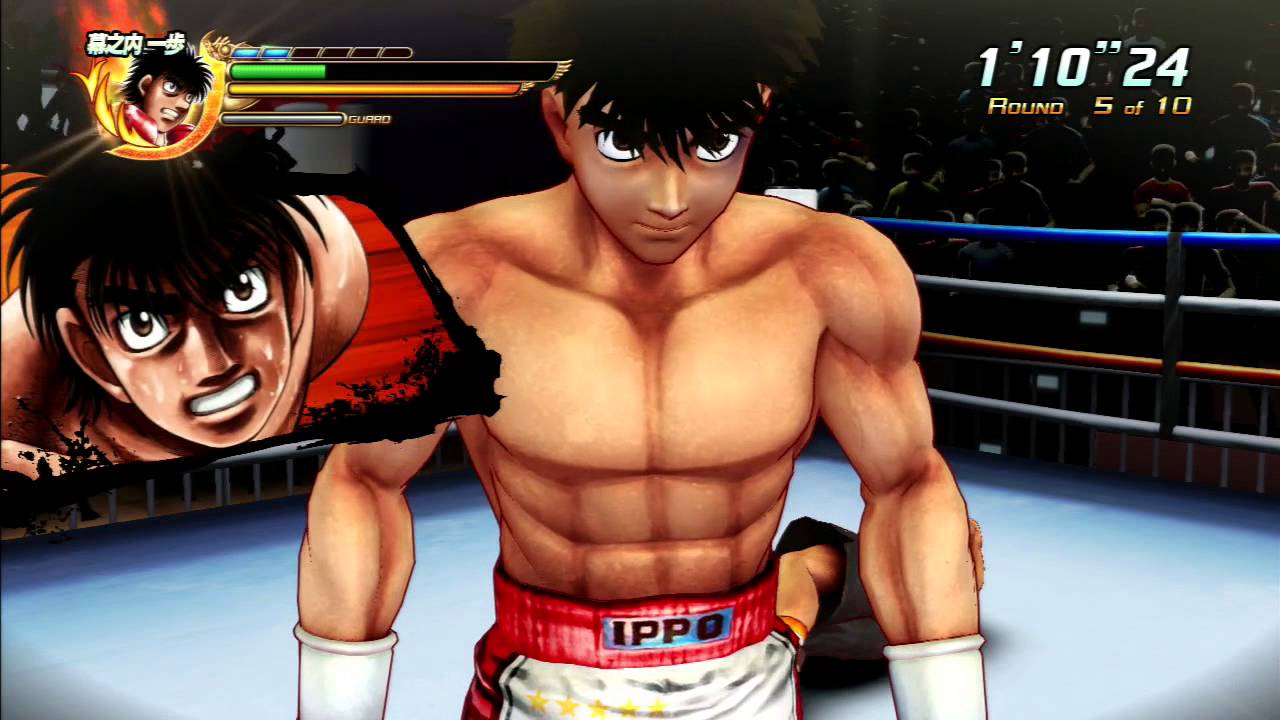The width and height of the screenshot is (1280, 720).
Task: Toggle the green stamina bar
Action: (x=280, y=72)
